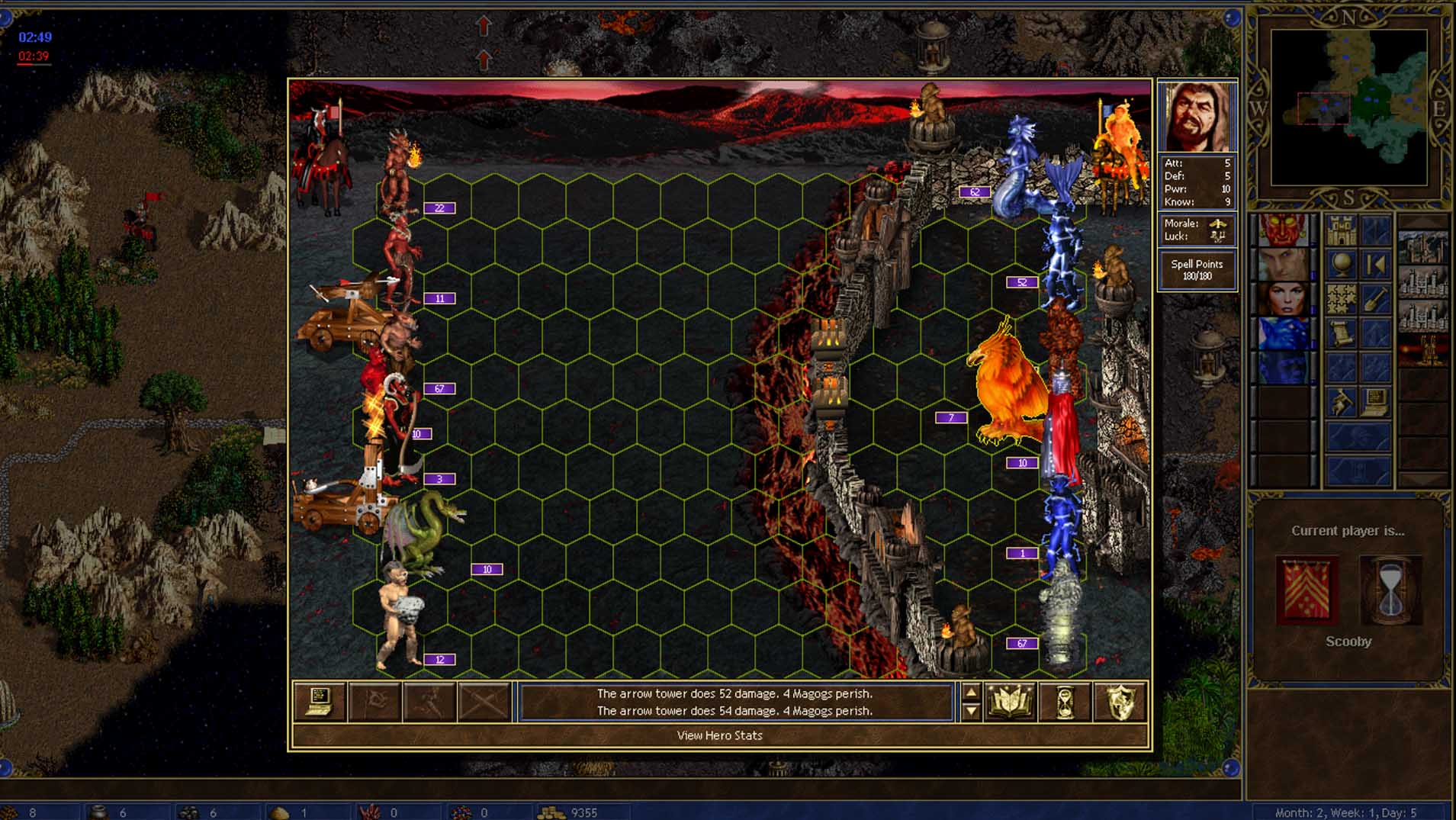Defend with the shield button

tap(1120, 702)
